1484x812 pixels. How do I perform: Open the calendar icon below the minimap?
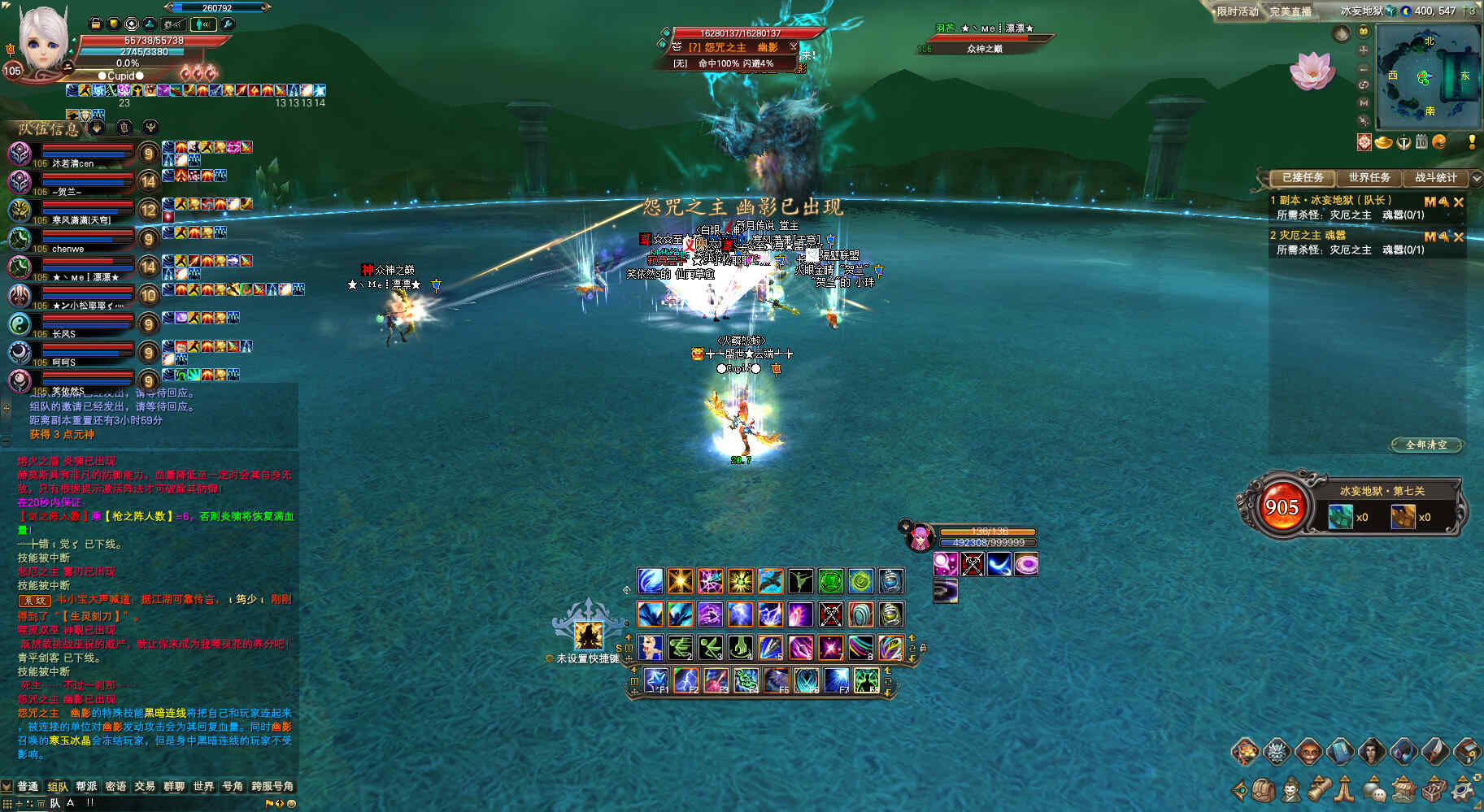[1421, 142]
